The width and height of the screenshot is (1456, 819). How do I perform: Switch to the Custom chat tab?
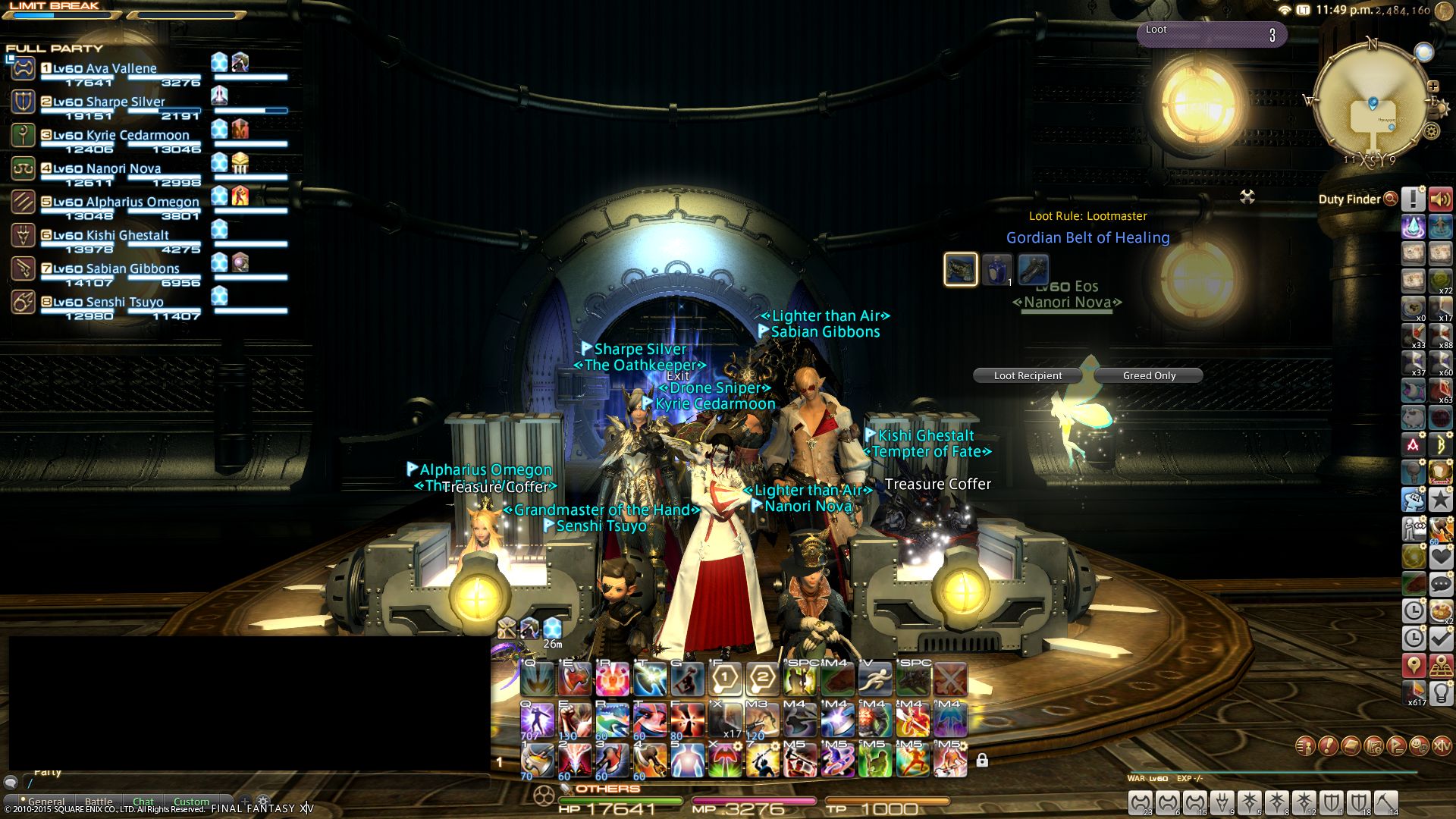click(x=191, y=802)
